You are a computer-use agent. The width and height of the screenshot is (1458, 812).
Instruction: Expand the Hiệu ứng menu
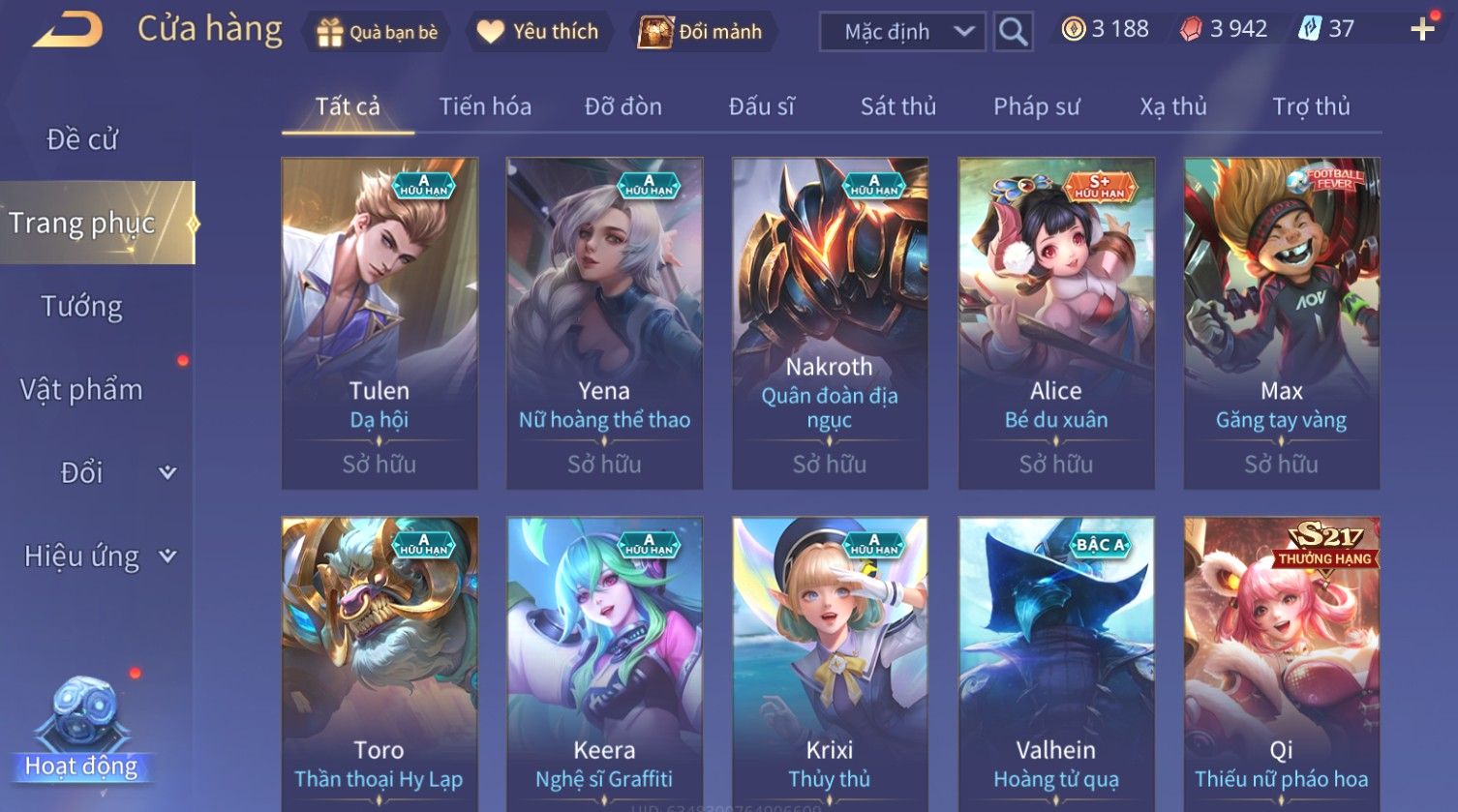99,556
